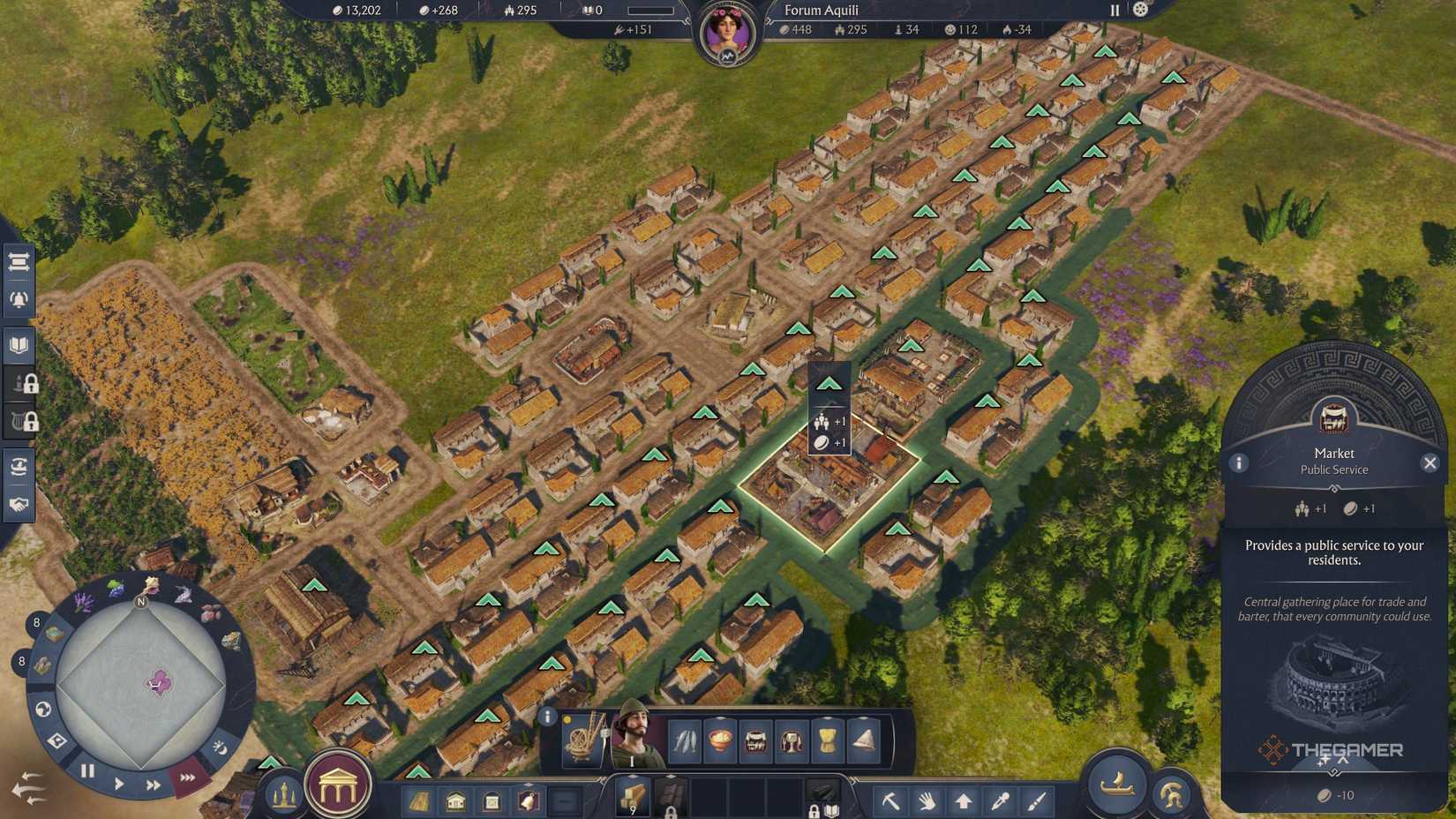1456x819 pixels.
Task: Select the pipette copy tool
Action: 1001,800
